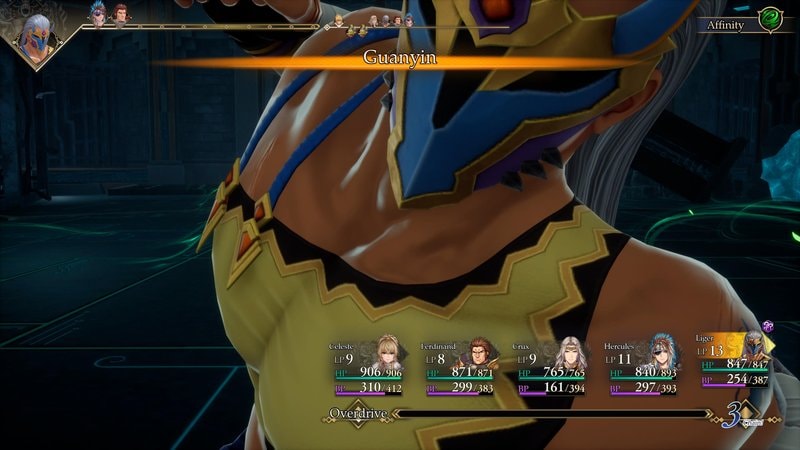Open the green Affinity swirl icon
This screenshot has width=800, height=450.
[x=770, y=21]
